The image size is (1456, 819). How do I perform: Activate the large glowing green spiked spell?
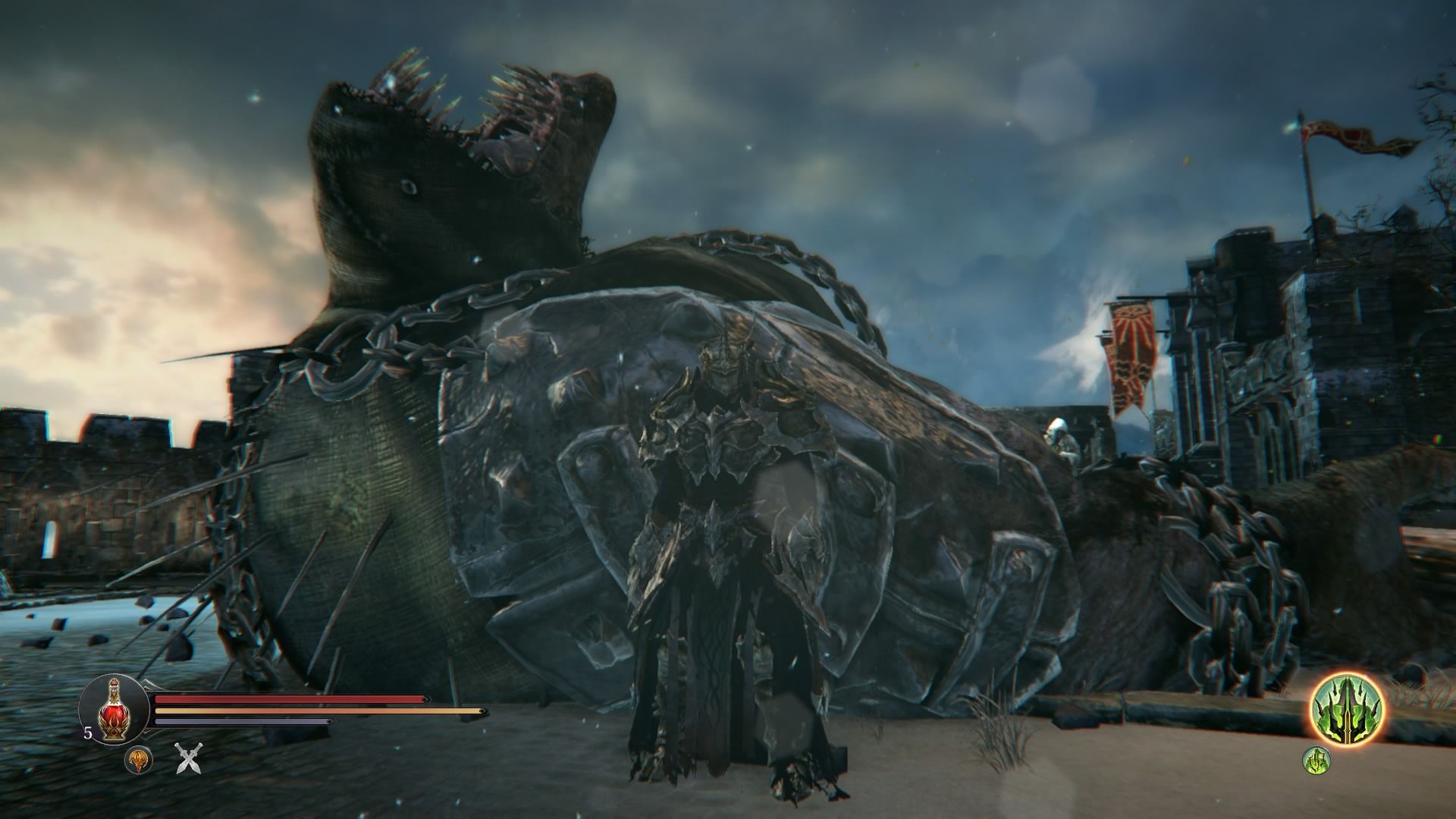1348,711
